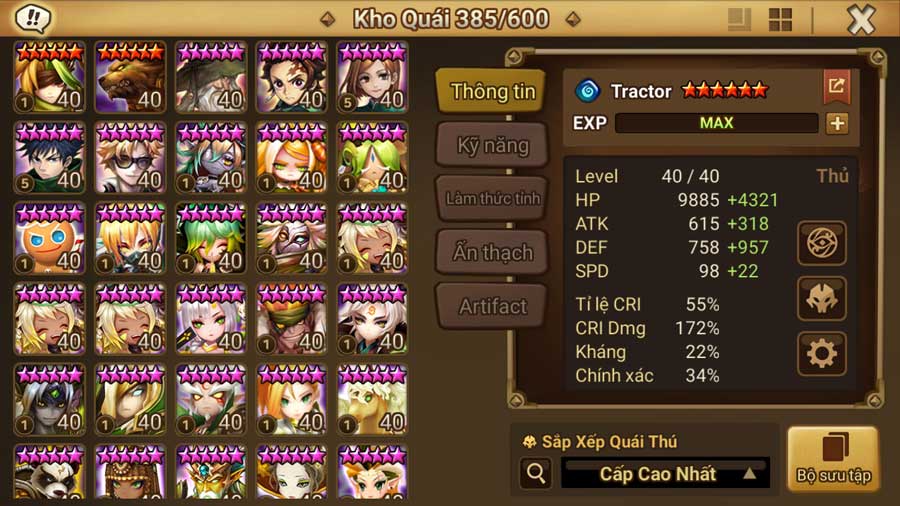Screen dimensions: 900x506
Task: Open the gear settings button for Tractor
Action: [822, 353]
